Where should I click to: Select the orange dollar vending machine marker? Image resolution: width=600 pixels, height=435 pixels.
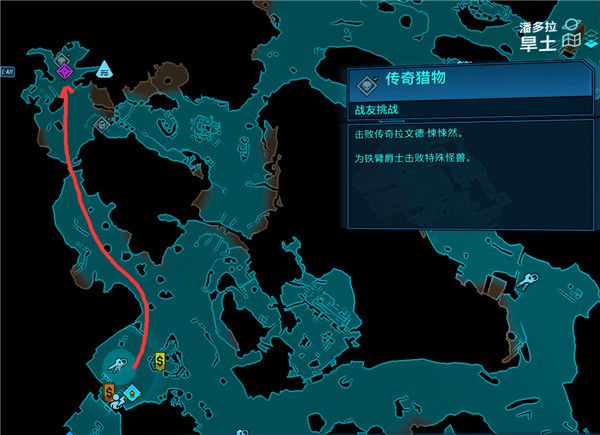click(109, 389)
